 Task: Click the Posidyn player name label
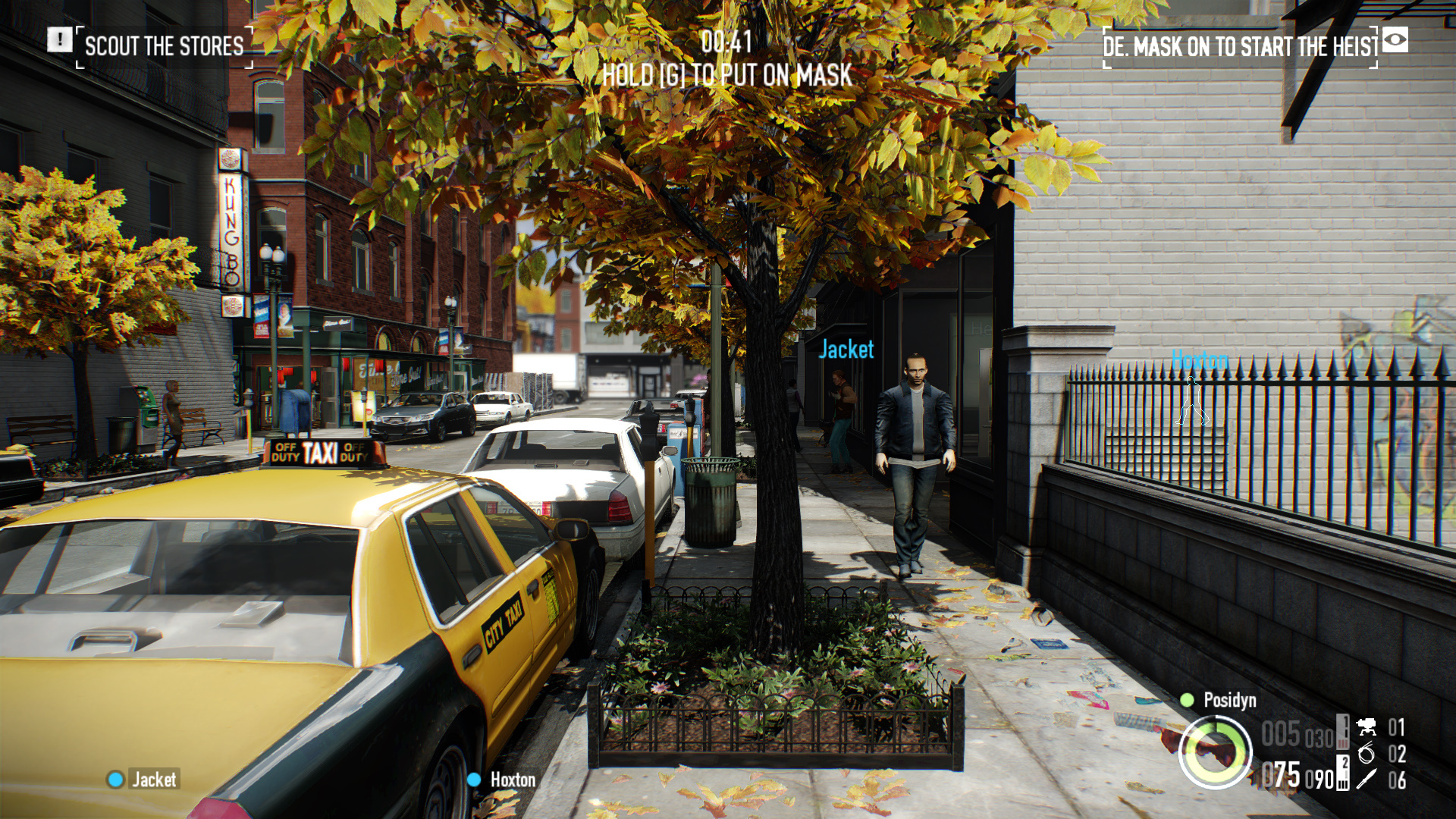[x=1229, y=700]
